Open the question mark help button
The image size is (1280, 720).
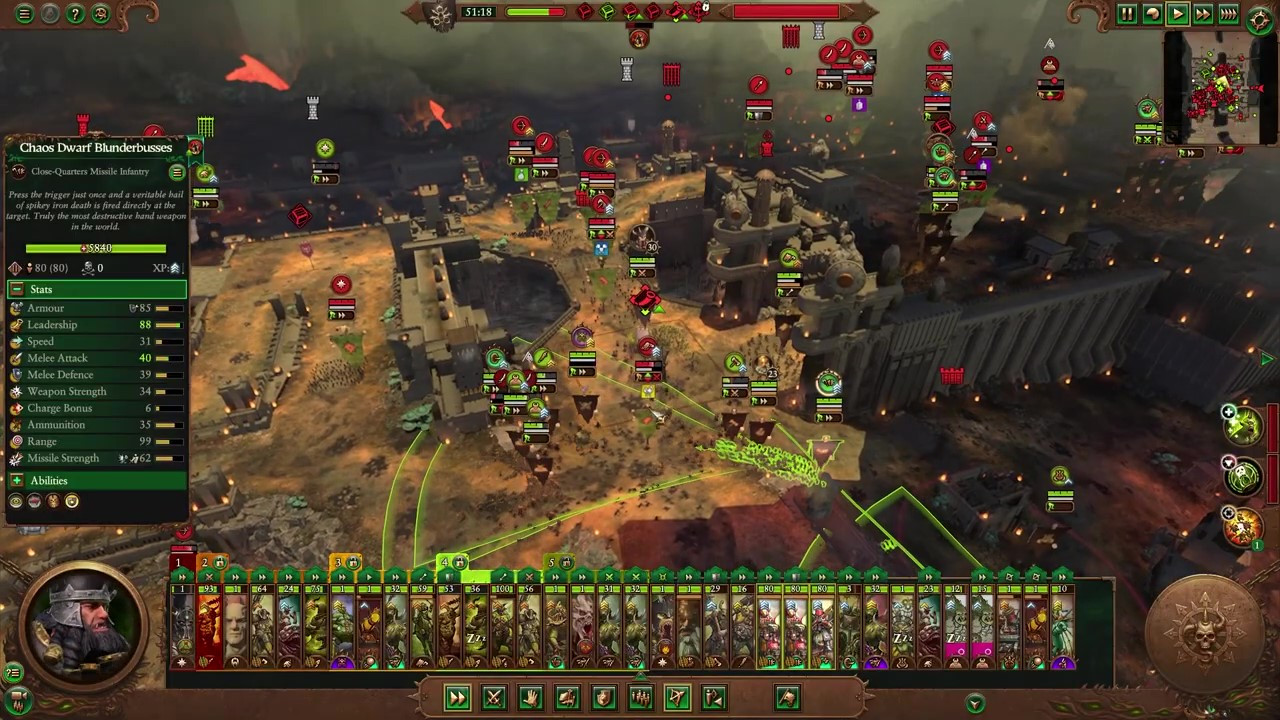click(x=75, y=14)
